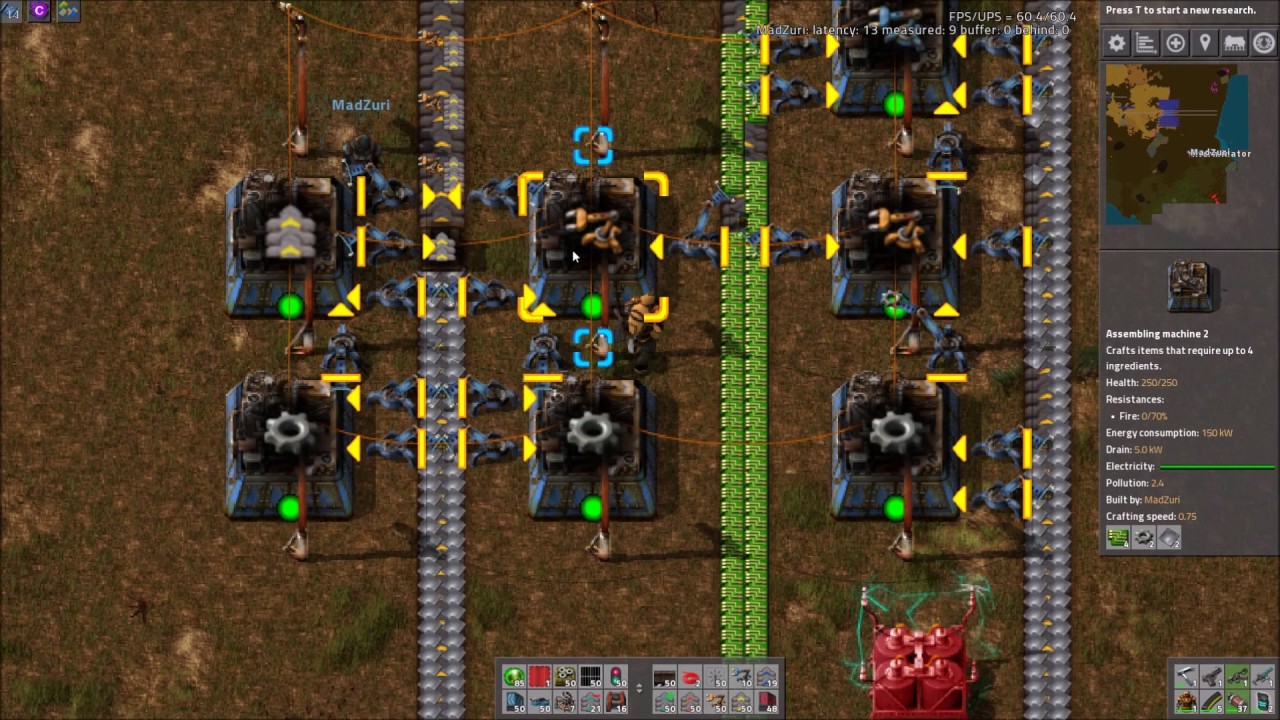Click the iron gear wheel ingredient icon
Image resolution: width=1280 pixels, height=720 pixels.
point(1143,539)
